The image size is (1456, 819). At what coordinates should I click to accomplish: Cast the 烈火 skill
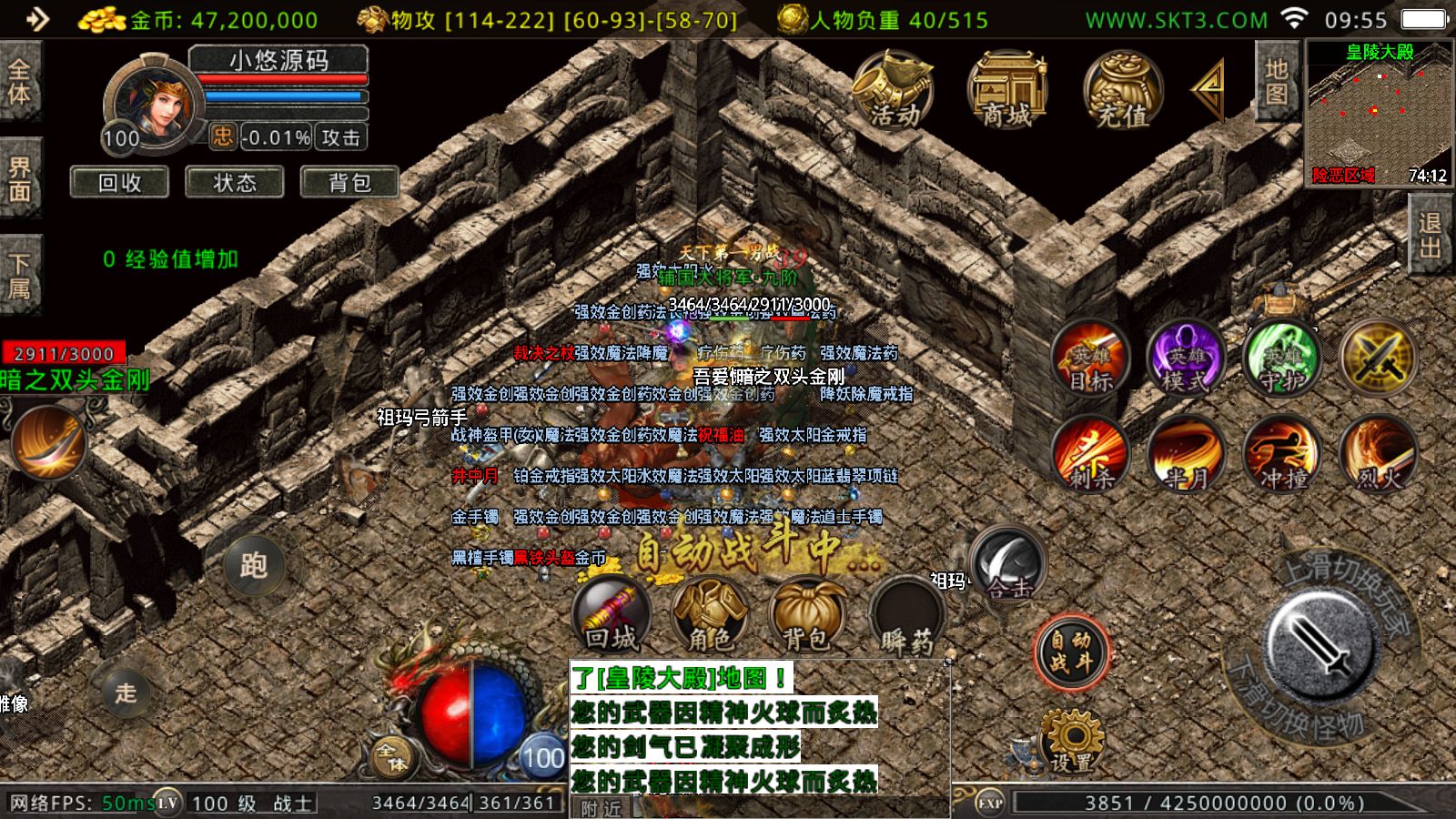point(1379,455)
